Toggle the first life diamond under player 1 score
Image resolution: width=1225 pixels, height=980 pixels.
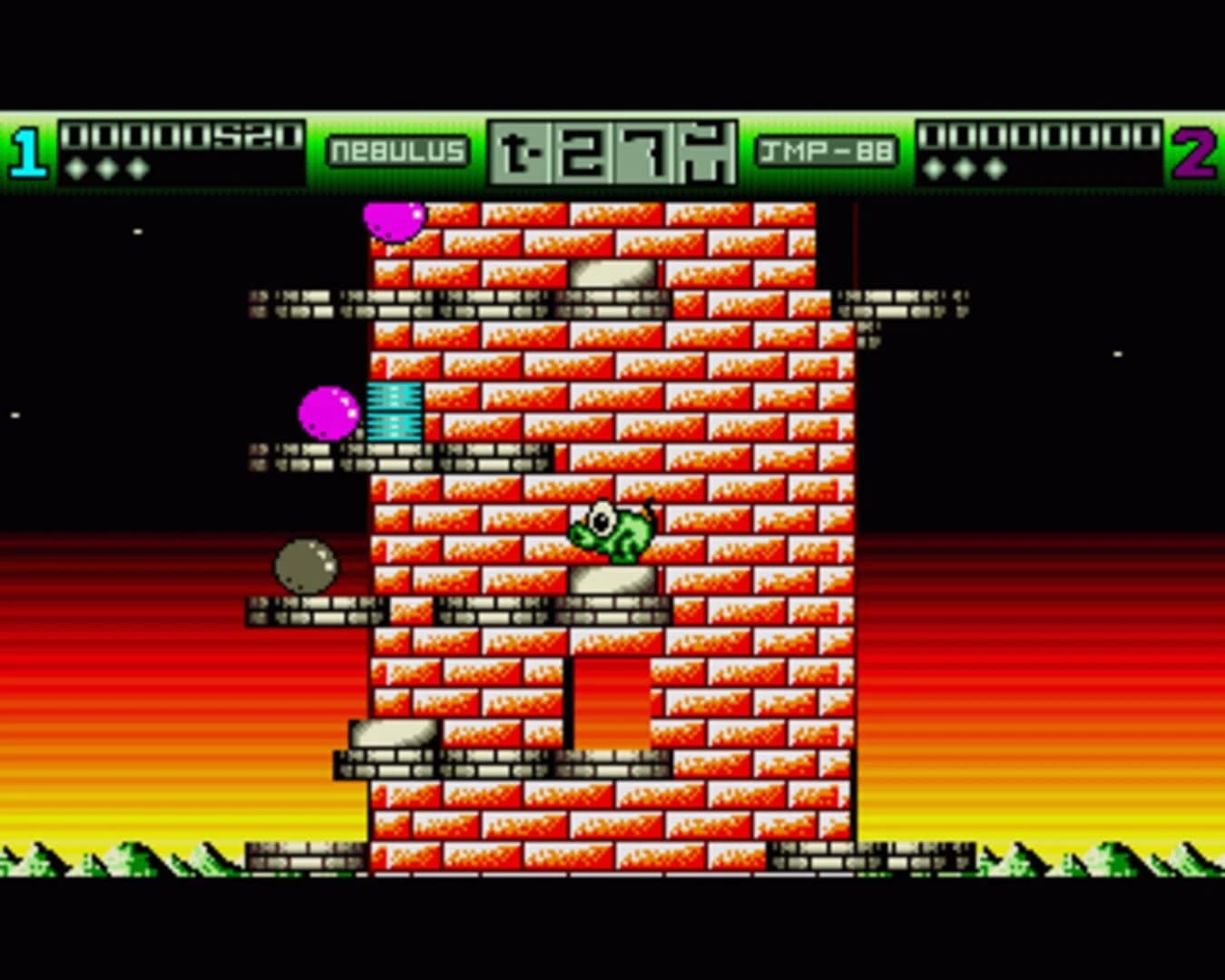click(78, 168)
